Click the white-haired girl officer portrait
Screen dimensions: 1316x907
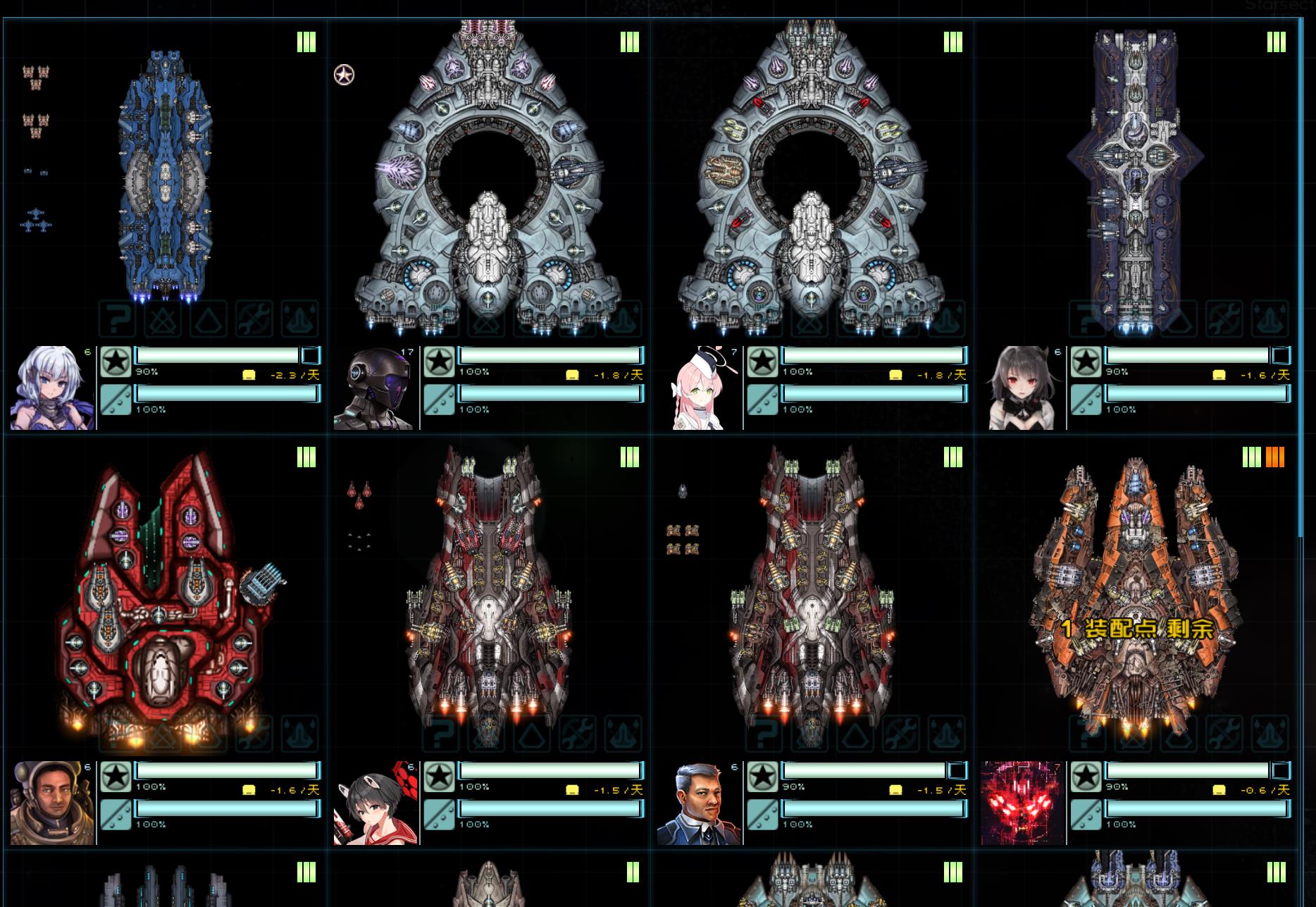point(52,388)
